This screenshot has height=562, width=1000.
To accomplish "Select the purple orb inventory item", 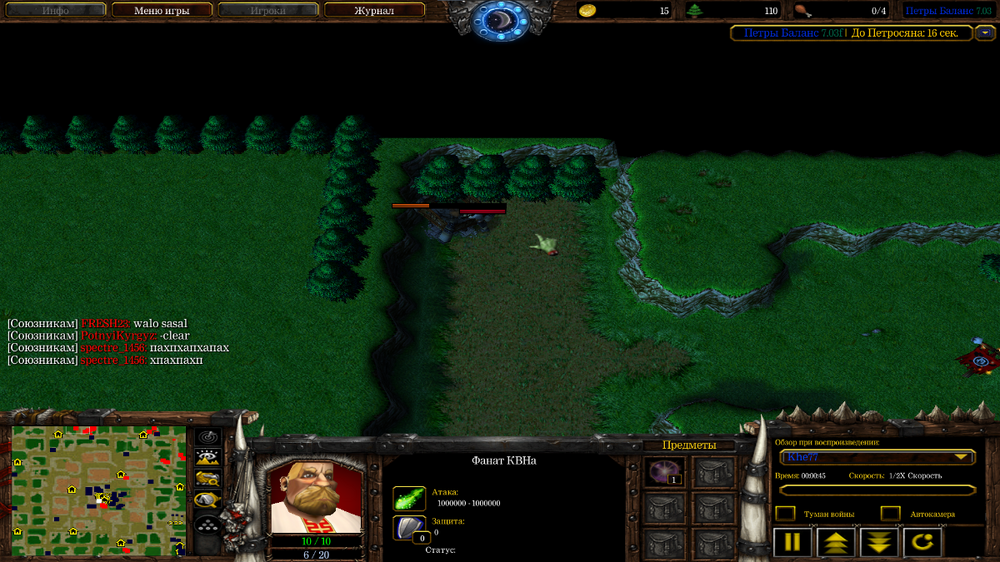I will (660, 473).
